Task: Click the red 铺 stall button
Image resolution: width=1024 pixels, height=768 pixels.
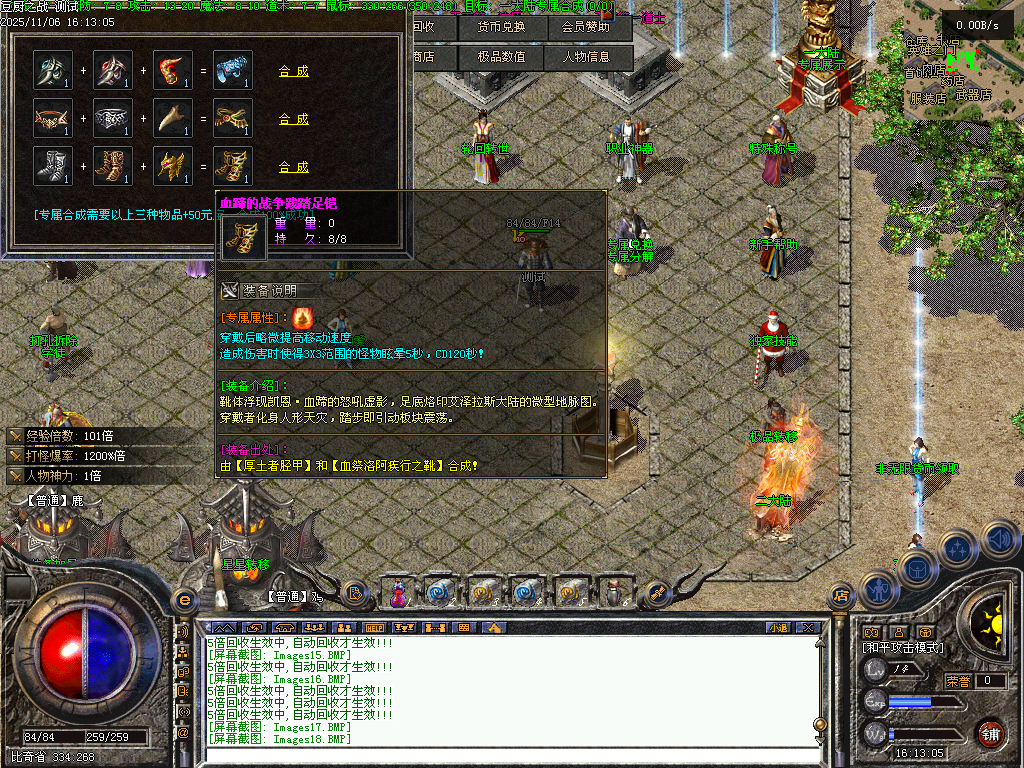Action: (x=990, y=733)
